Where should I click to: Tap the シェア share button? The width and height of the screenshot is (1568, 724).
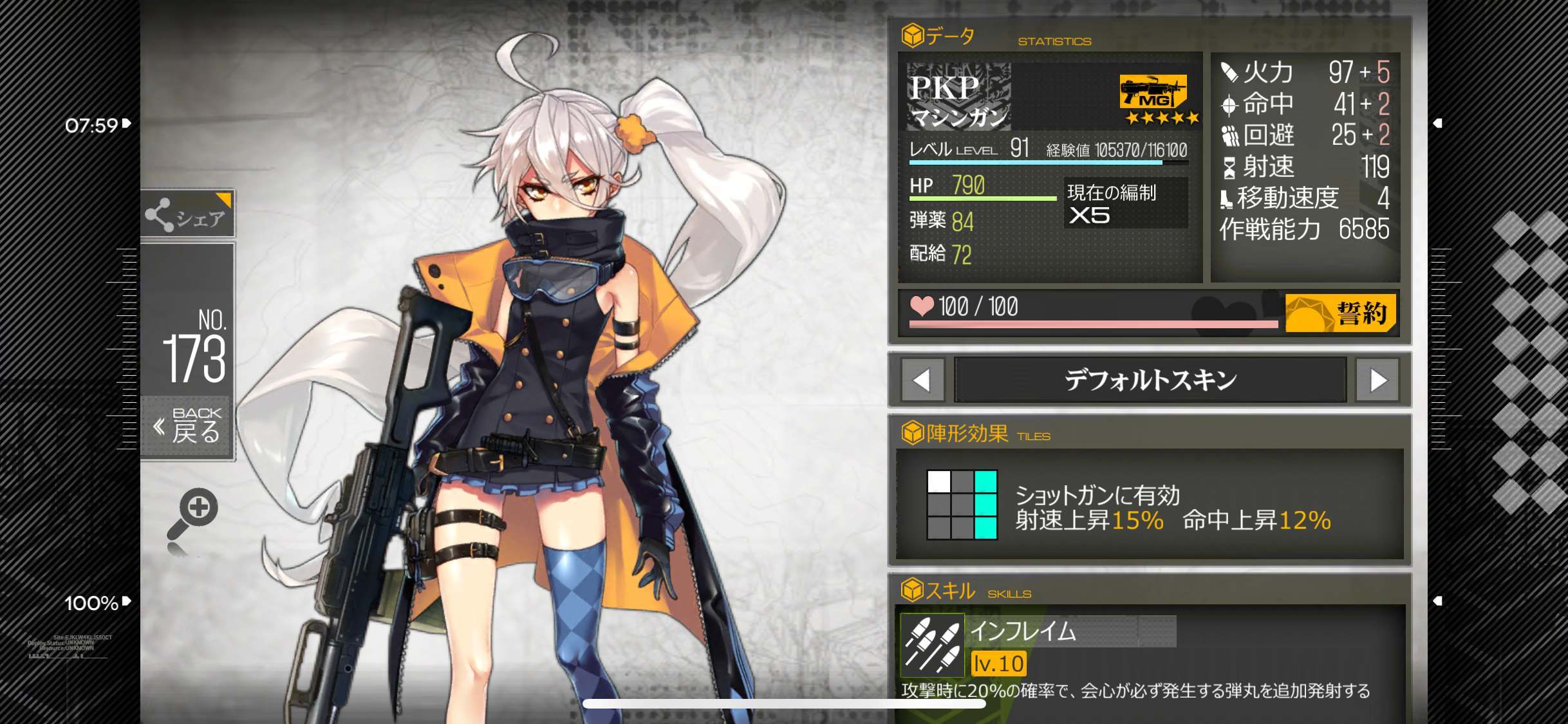(x=187, y=214)
